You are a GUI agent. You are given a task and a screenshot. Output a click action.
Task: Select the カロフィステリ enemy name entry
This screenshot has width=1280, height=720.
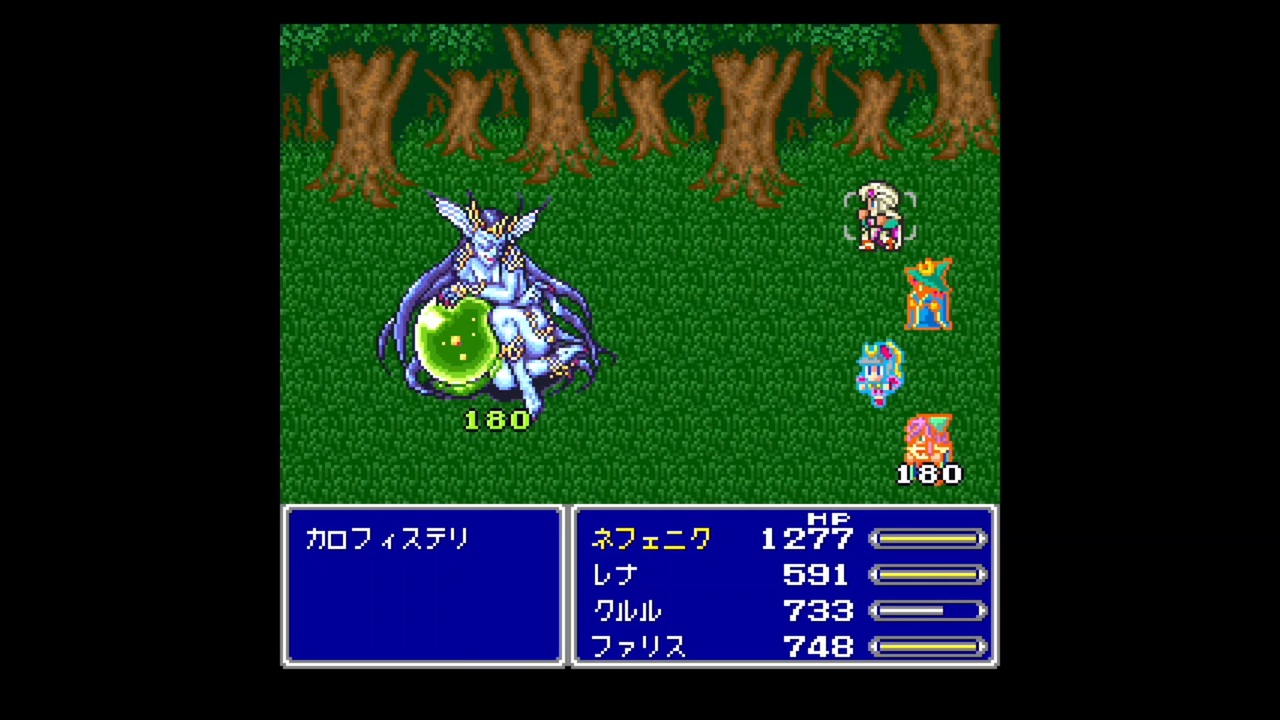coord(387,539)
